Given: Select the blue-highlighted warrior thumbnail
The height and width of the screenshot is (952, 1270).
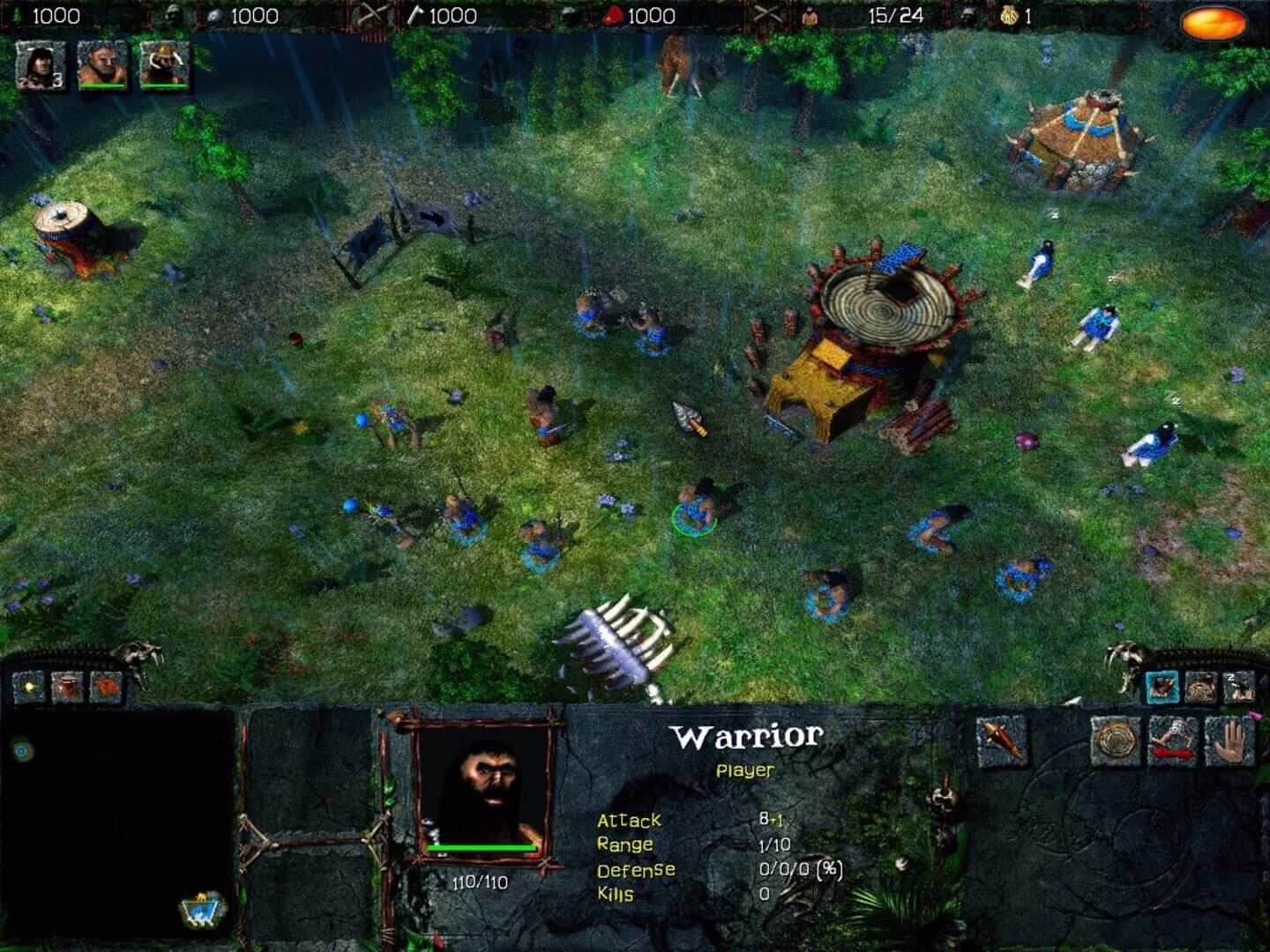Looking at the screenshot, I should (x=1162, y=688).
